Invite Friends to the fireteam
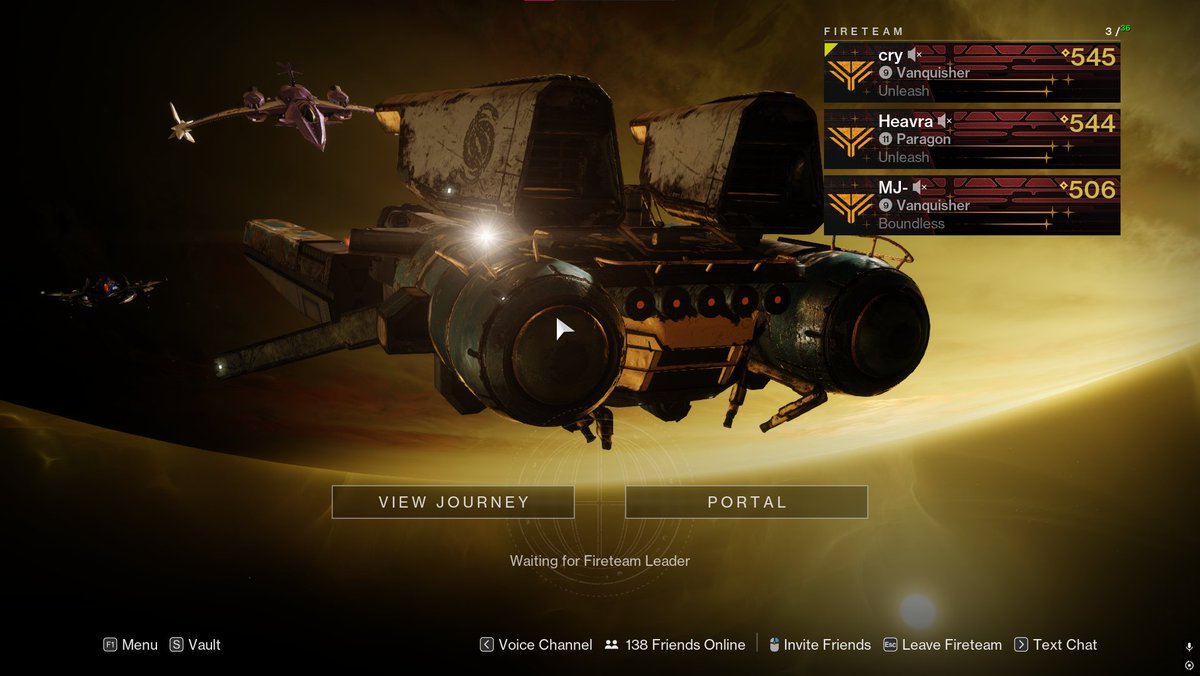This screenshot has height=676, width=1200. point(819,645)
